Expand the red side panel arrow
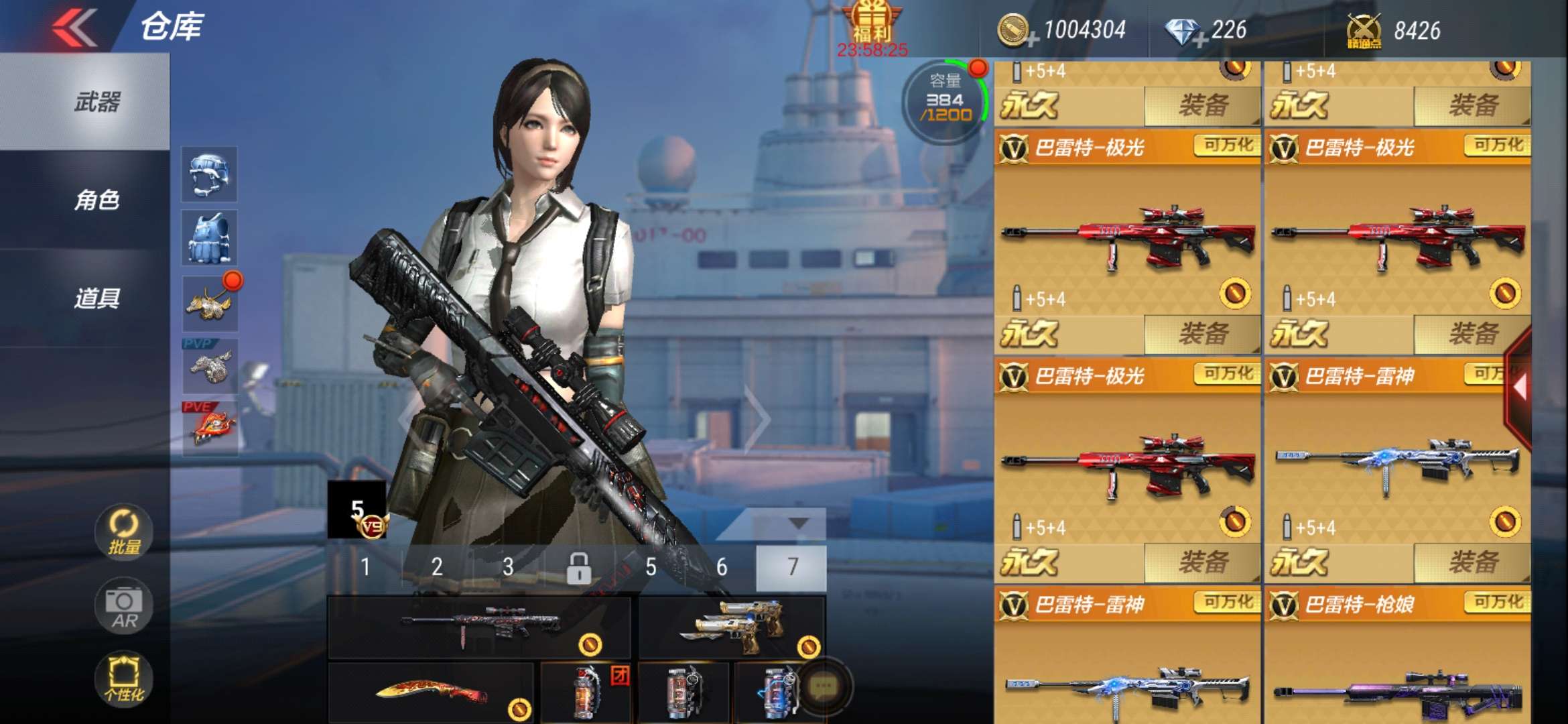This screenshot has height=724, width=1568. [1518, 387]
